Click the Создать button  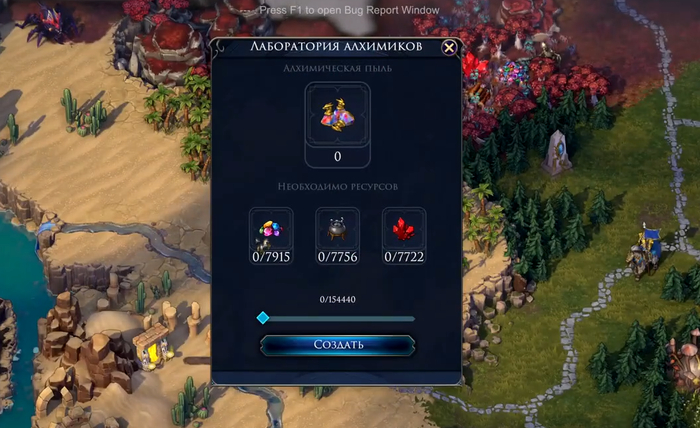337,345
